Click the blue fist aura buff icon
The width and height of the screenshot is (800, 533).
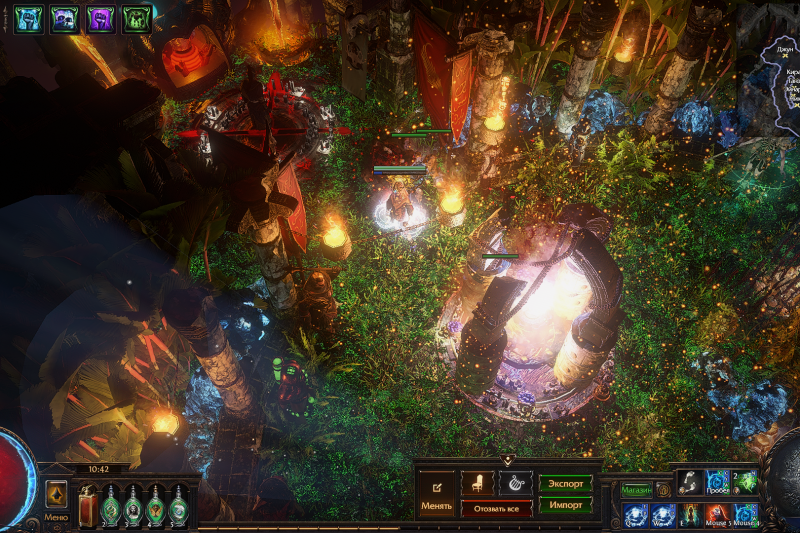(x=28, y=19)
